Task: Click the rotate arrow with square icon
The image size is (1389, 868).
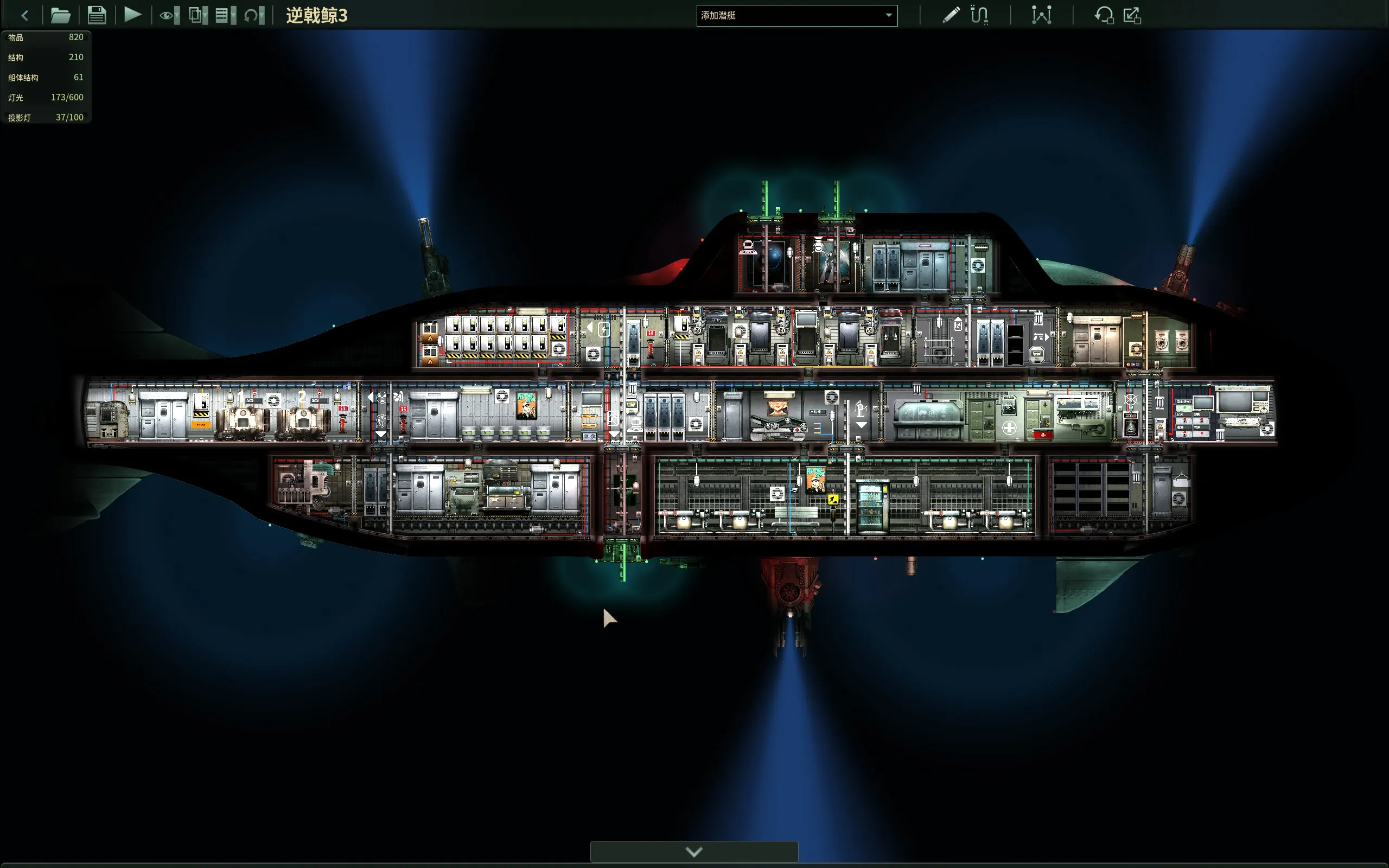Action: point(1104,15)
